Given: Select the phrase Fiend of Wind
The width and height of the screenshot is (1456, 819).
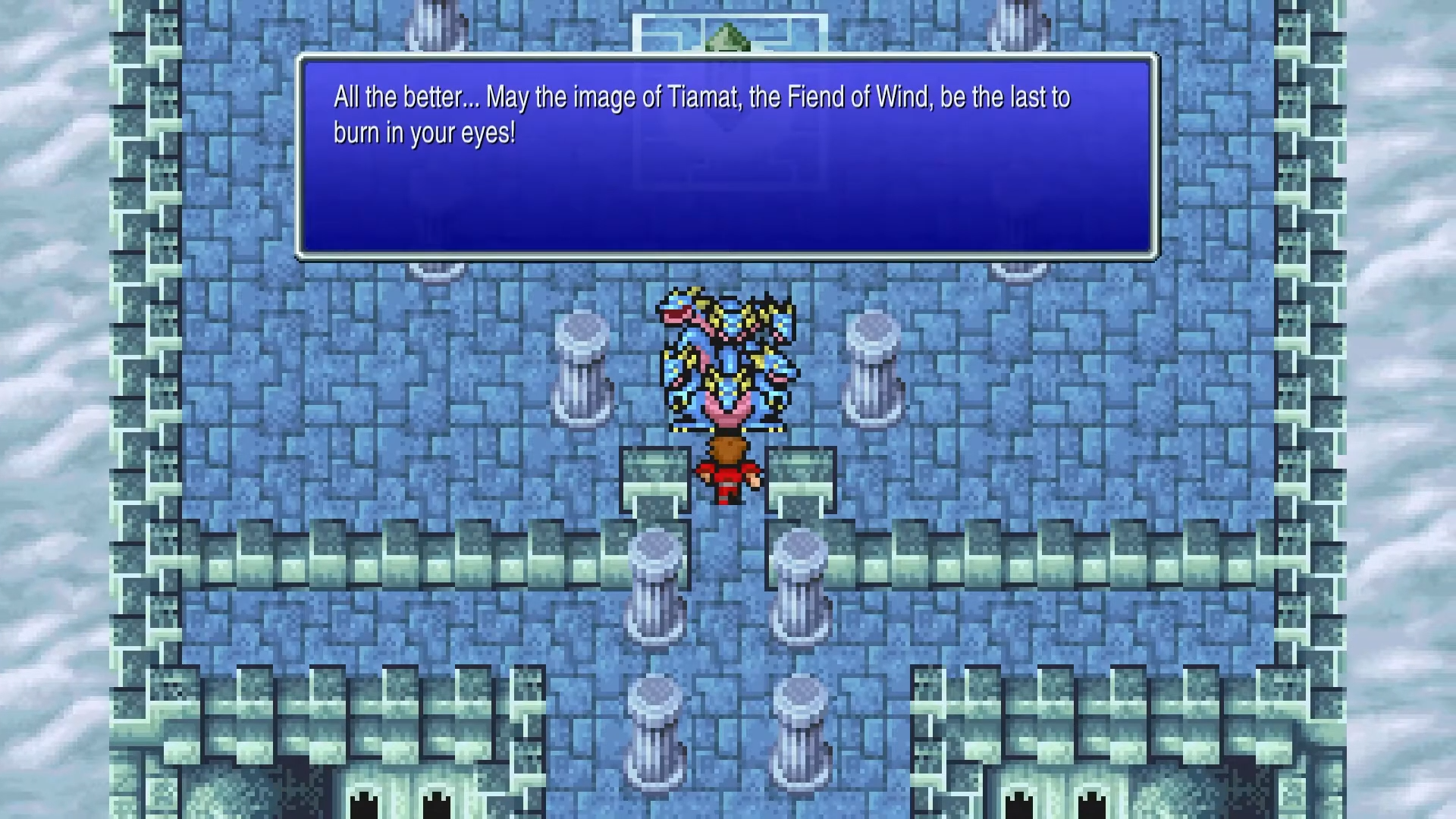Looking at the screenshot, I should pos(859,96).
